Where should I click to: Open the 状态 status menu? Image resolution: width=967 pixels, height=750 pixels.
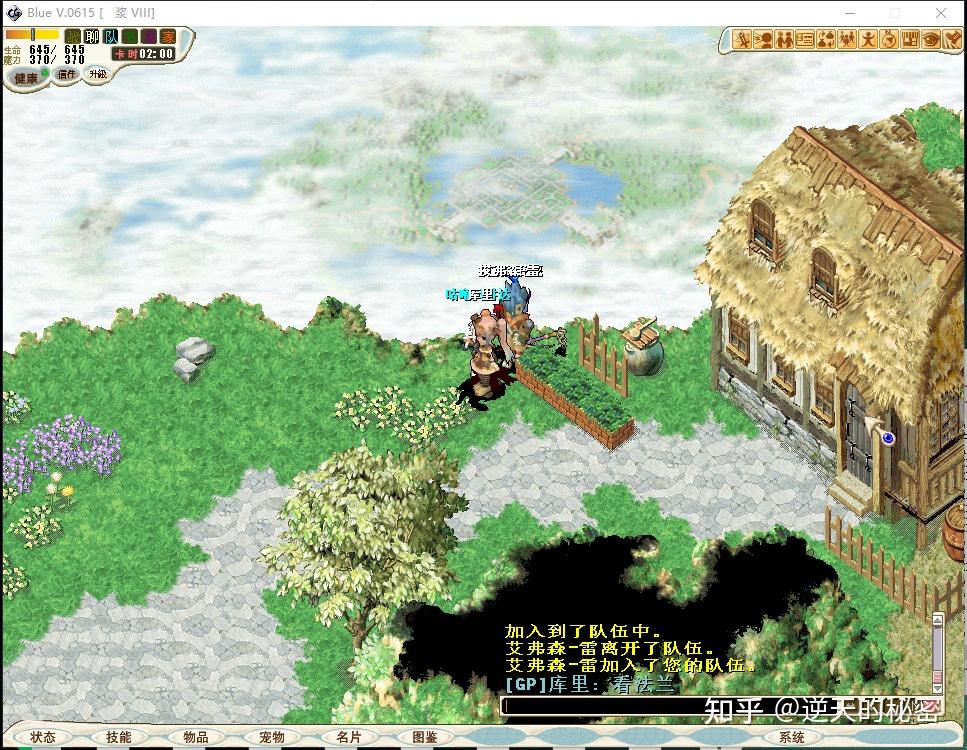[x=43, y=737]
